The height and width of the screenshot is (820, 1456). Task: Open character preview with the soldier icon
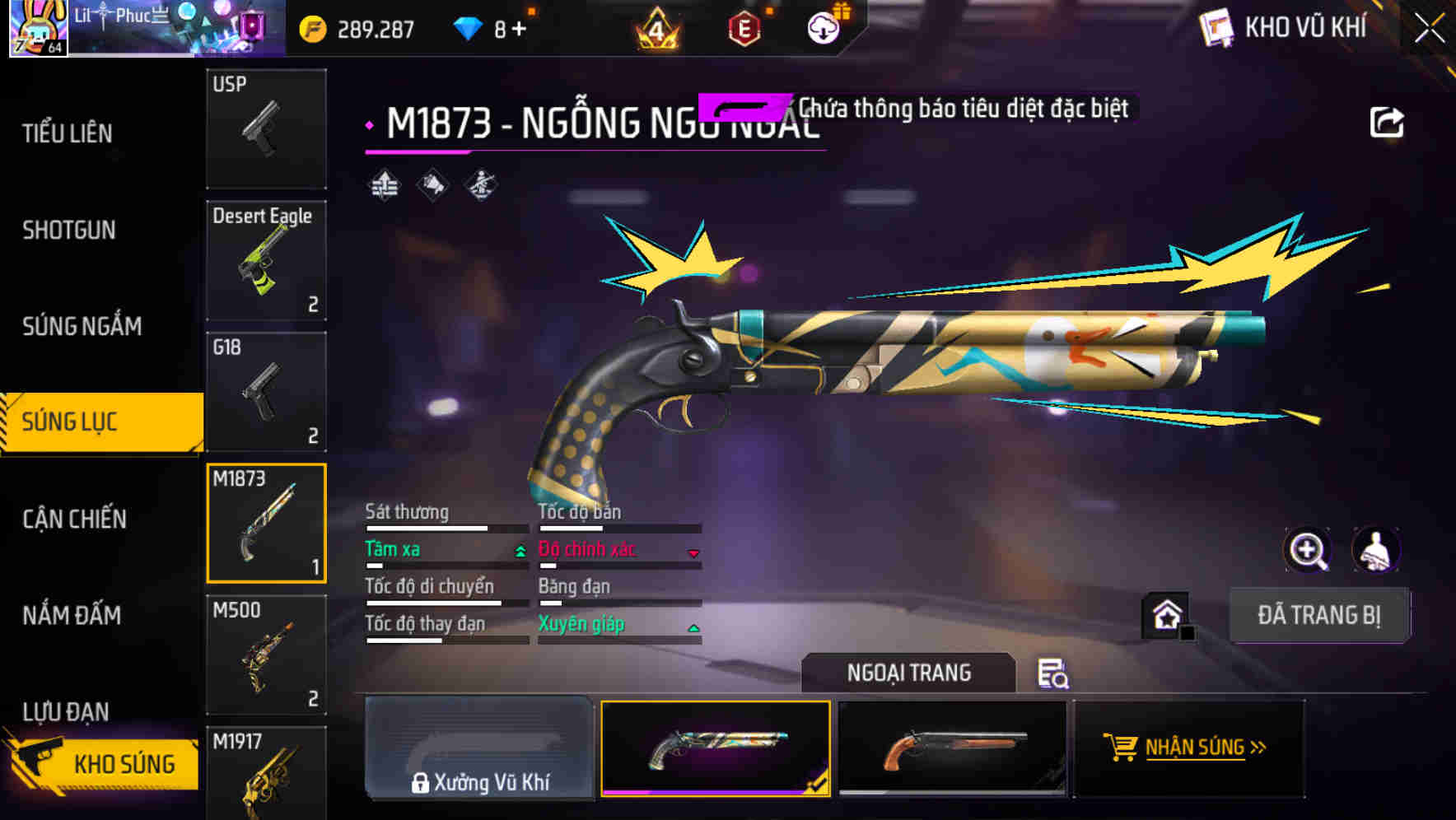(1374, 549)
